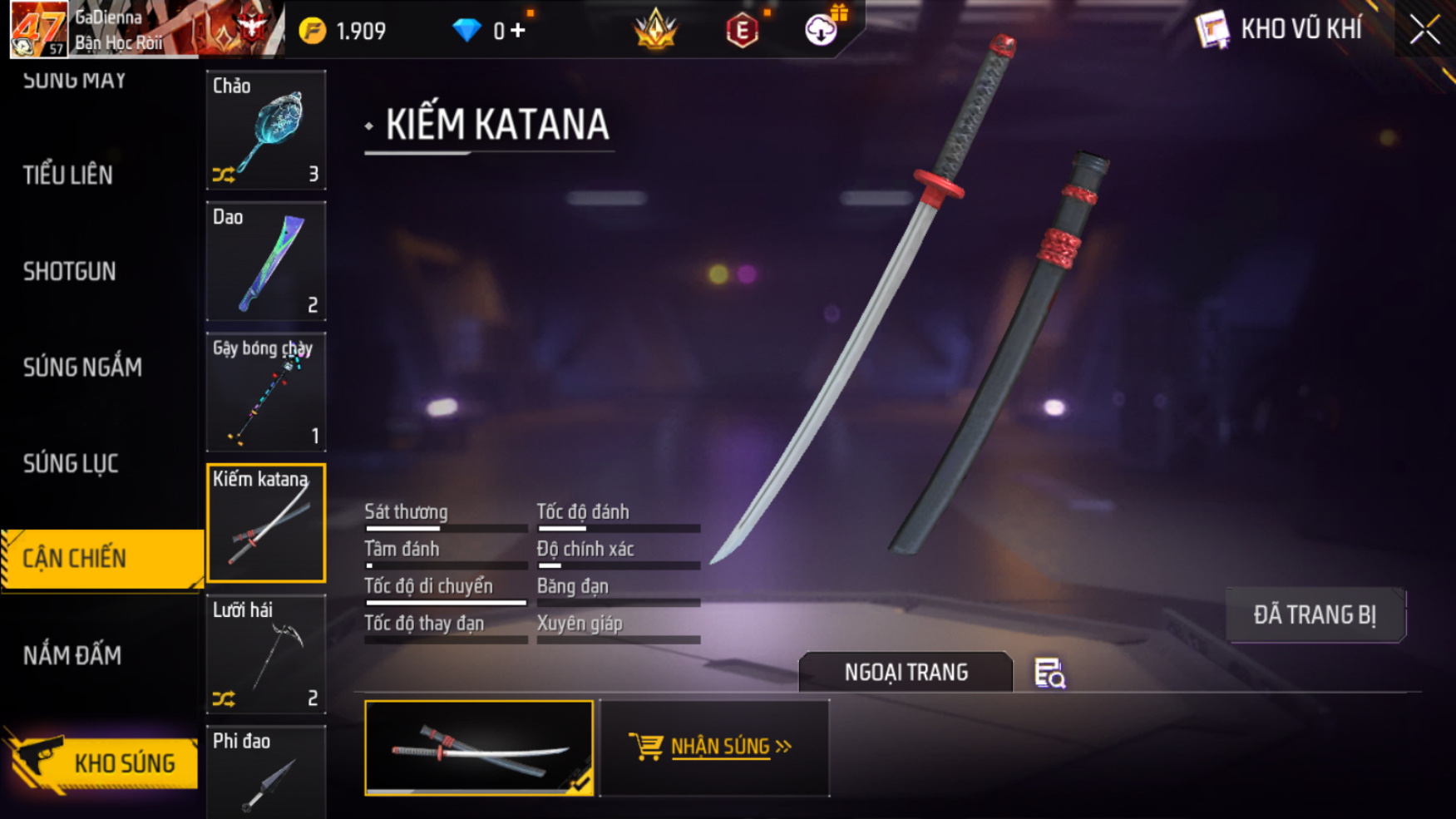Pick the Gậy bóng chày weapon
This screenshot has width=1456, height=819.
[x=266, y=392]
